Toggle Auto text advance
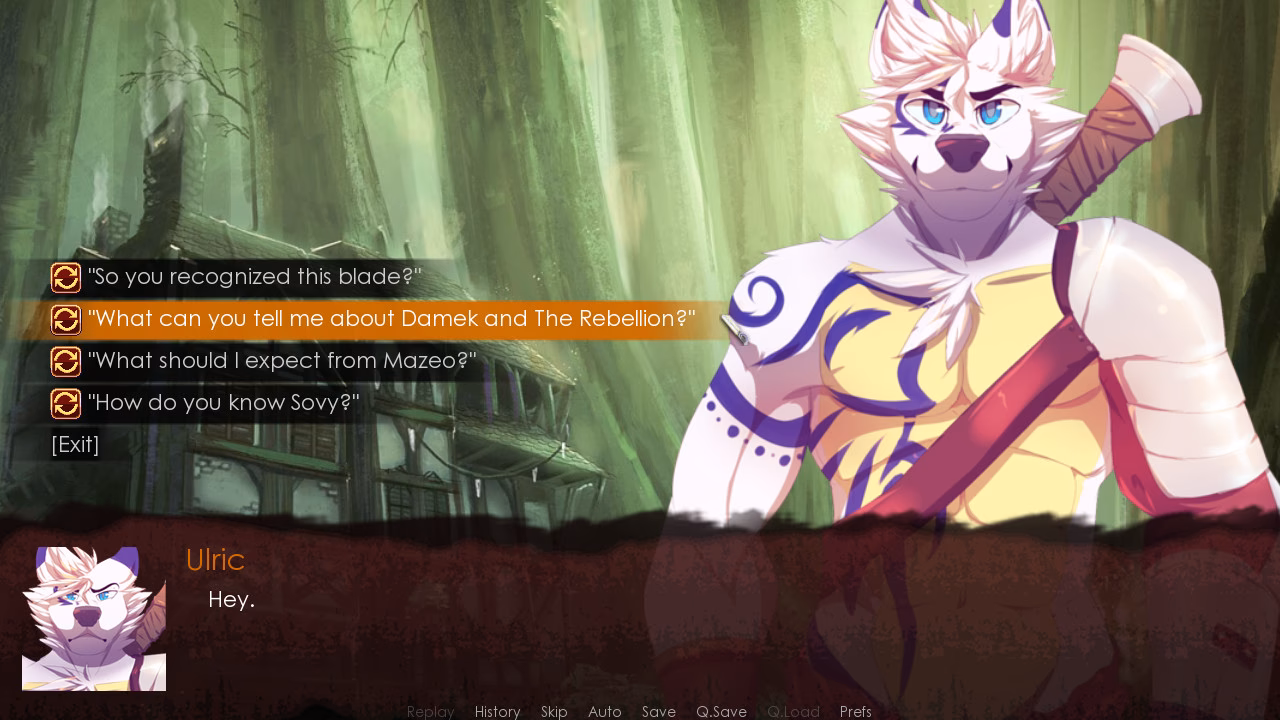The image size is (1280, 720). tap(605, 712)
